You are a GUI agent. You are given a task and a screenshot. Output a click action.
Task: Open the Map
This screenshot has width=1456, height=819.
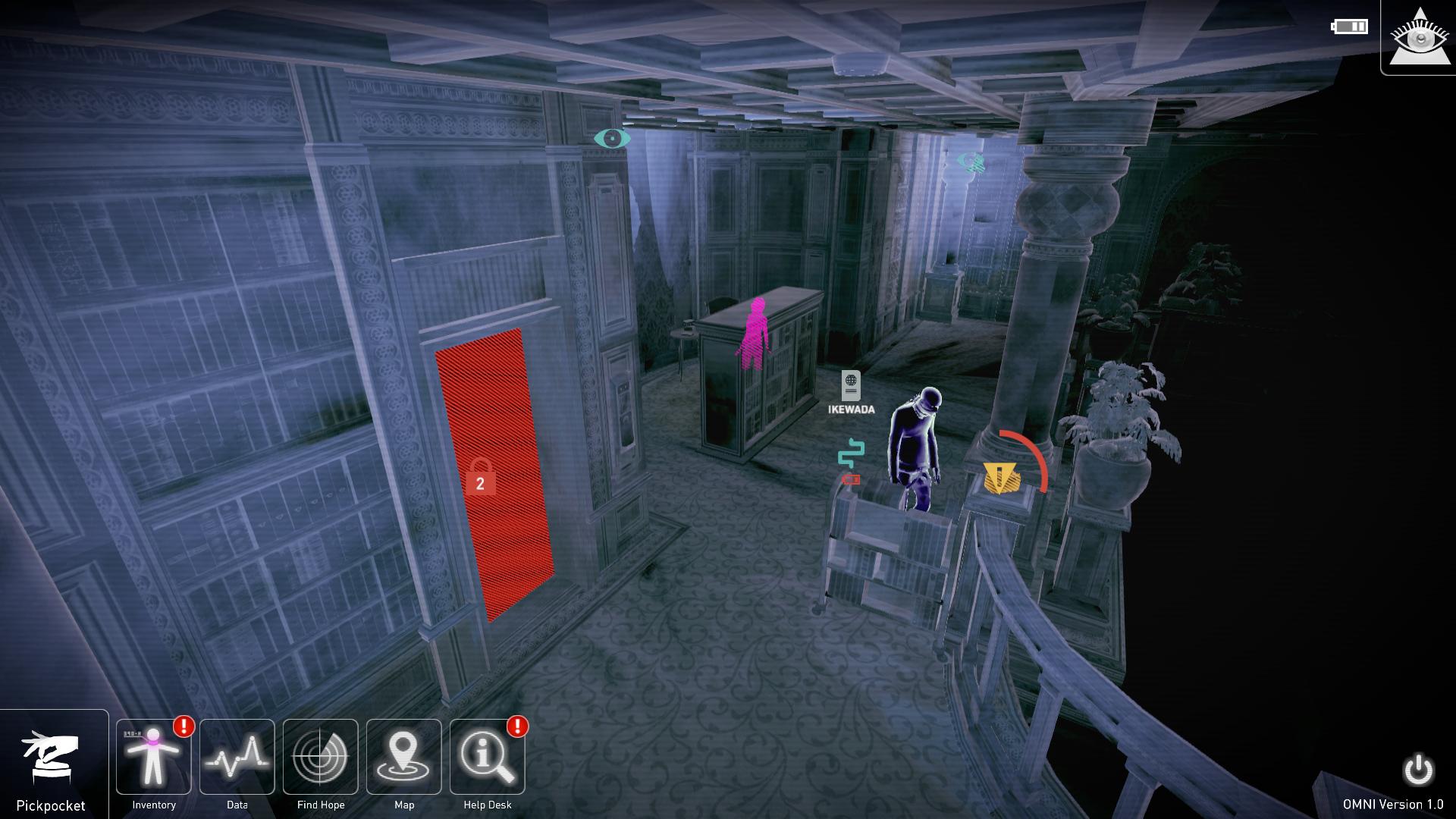(404, 758)
